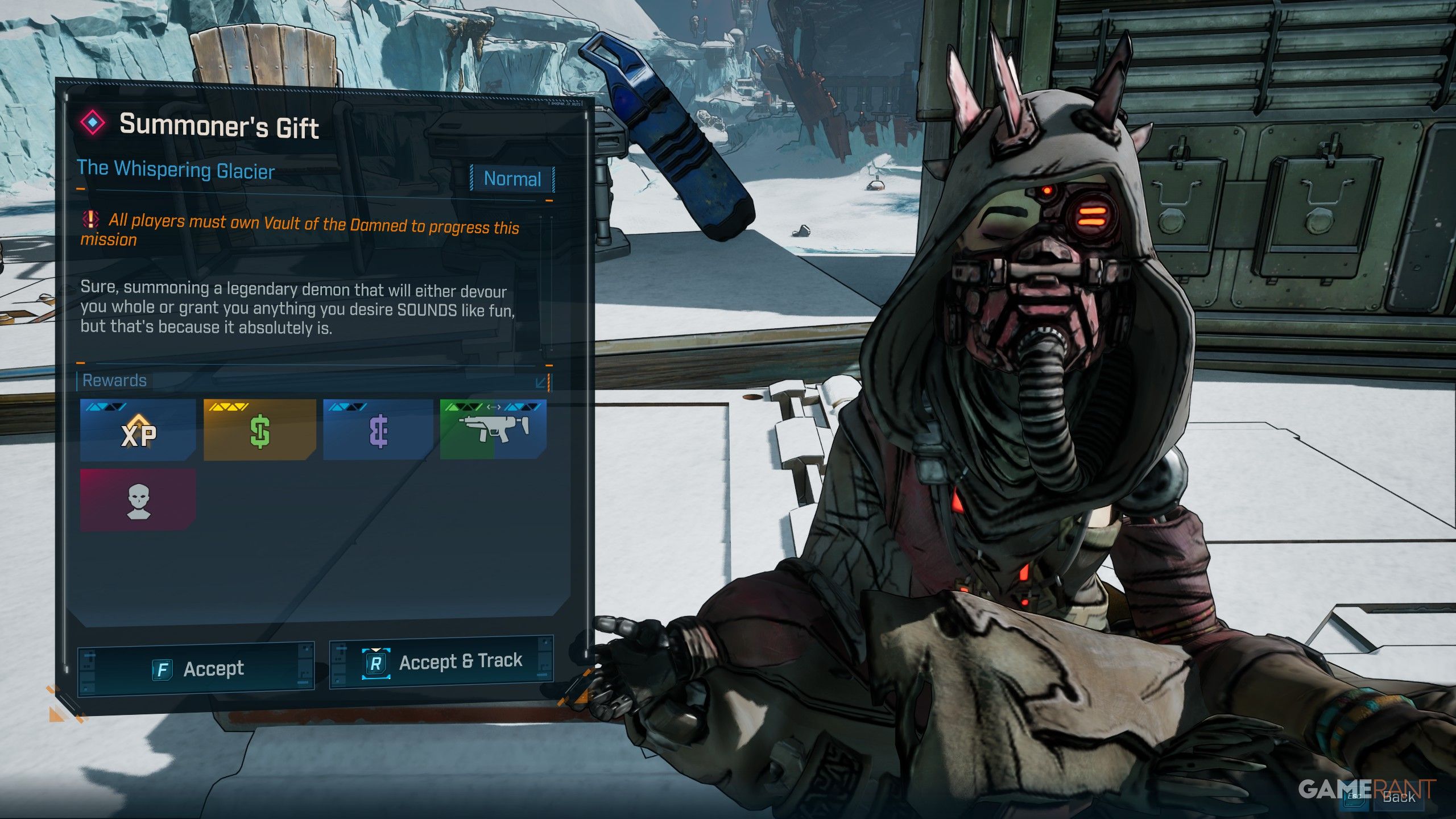Screen dimensions: 1456x819
Task: Choose Accept & Track for the mission
Action: [442, 662]
